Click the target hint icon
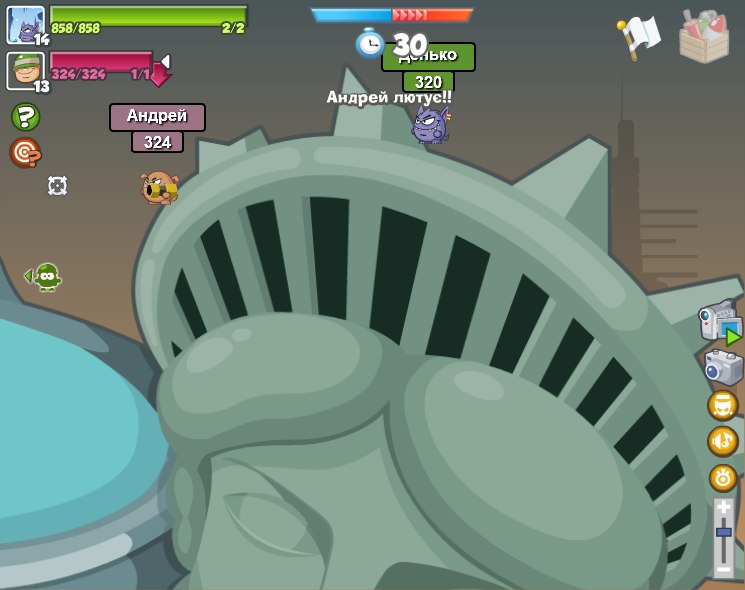745x590 pixels. [x=24, y=152]
